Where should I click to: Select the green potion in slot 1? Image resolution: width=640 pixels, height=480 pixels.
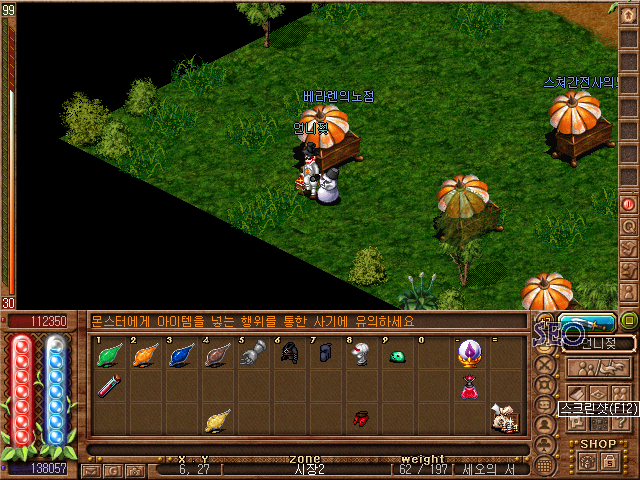[109, 354]
